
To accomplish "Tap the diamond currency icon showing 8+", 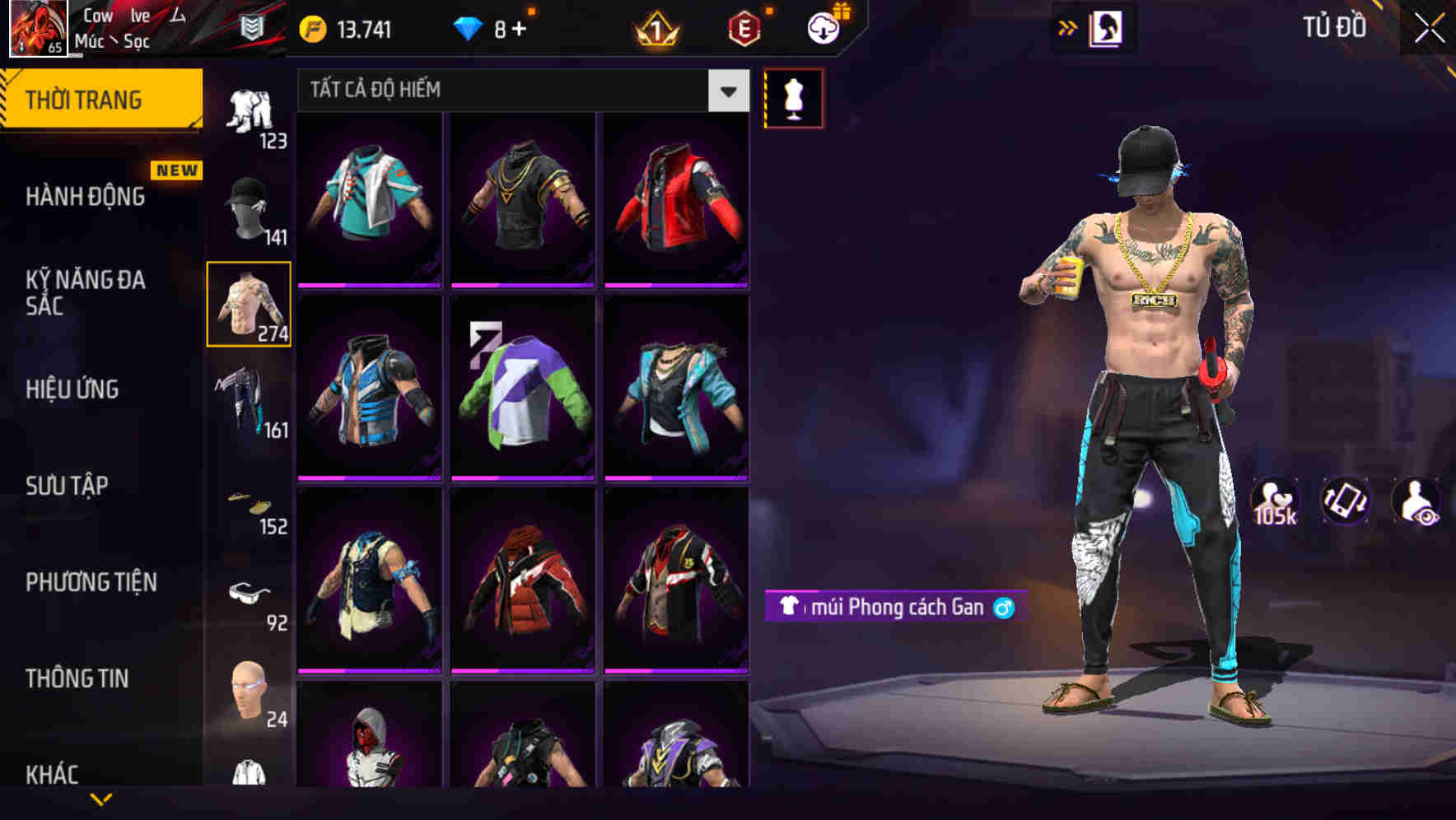I will [470, 28].
